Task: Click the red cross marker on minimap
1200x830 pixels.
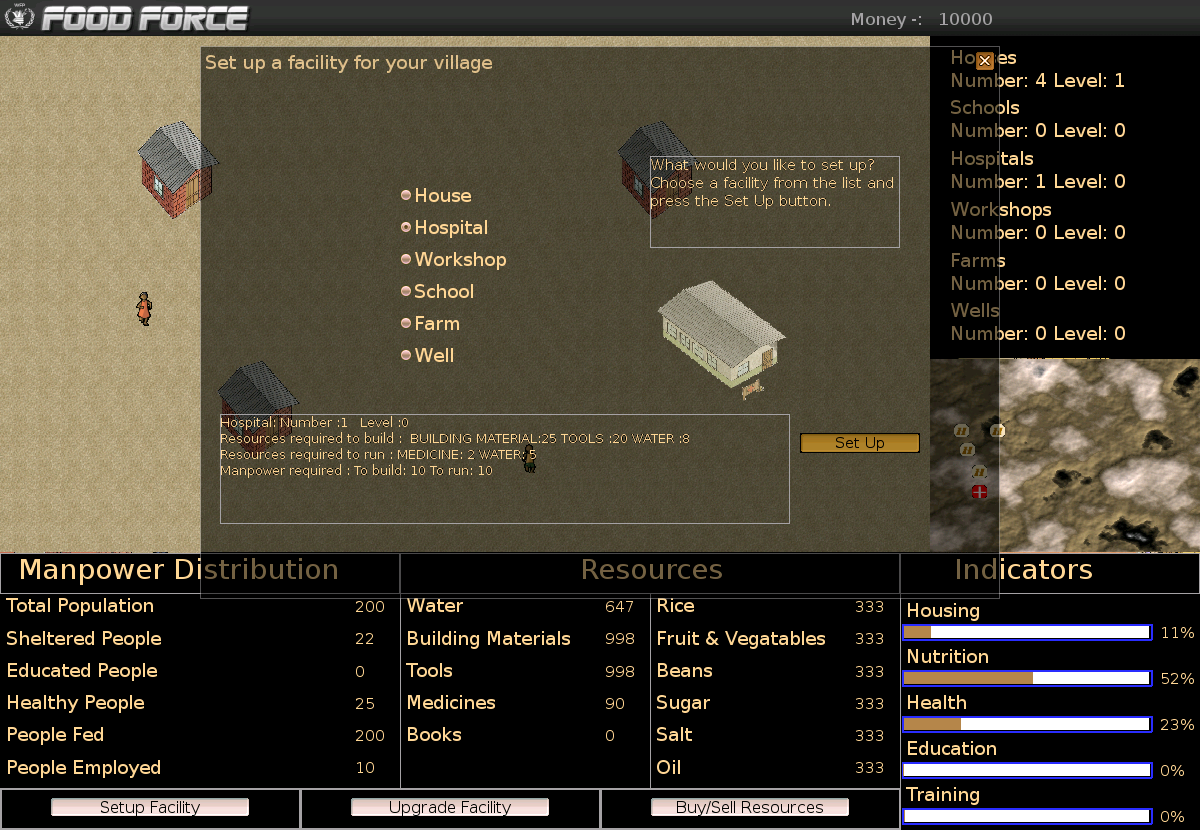Action: (979, 491)
